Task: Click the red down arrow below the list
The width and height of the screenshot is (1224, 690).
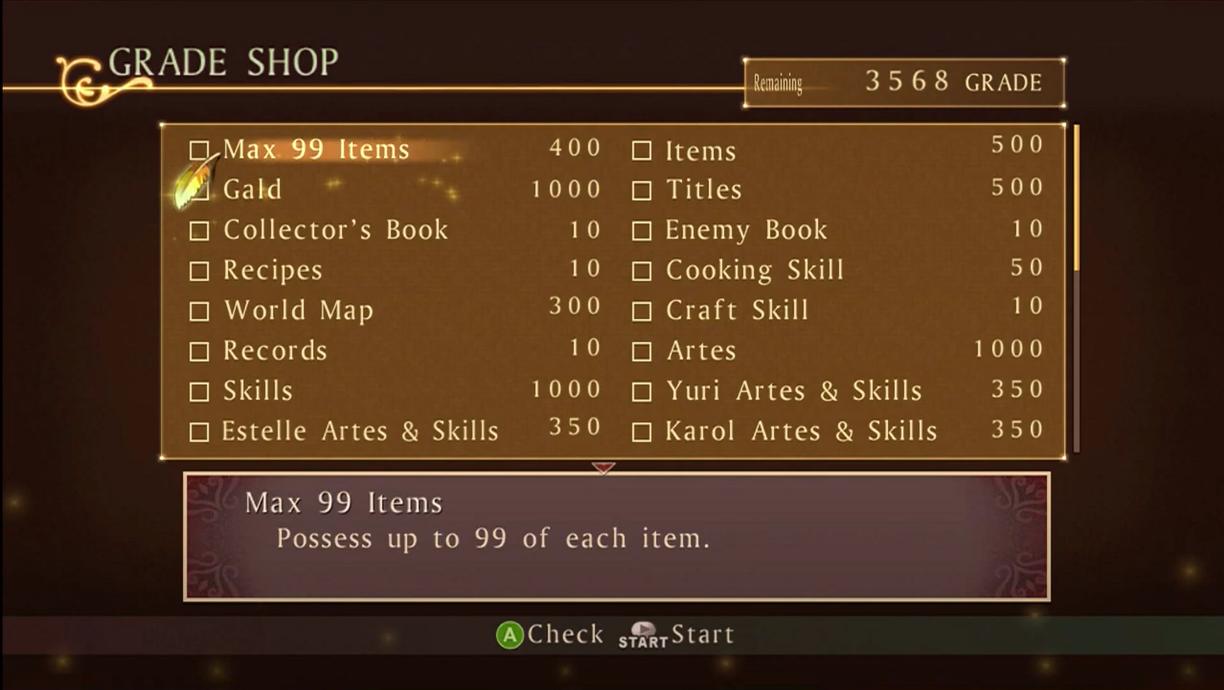Action: (x=603, y=467)
